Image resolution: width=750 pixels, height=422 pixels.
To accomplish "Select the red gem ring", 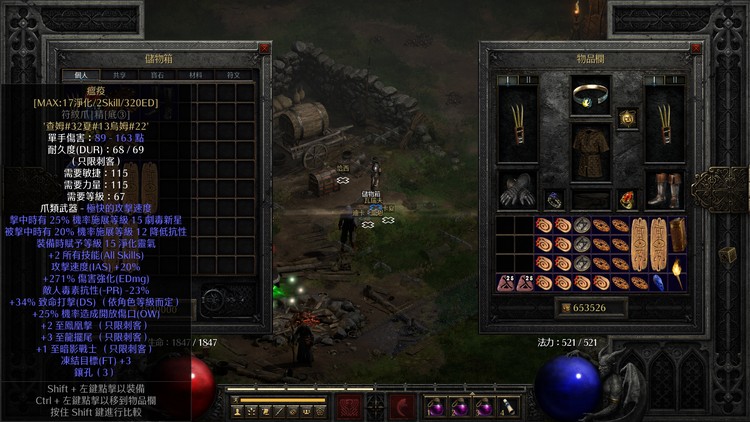I will (x=628, y=199).
